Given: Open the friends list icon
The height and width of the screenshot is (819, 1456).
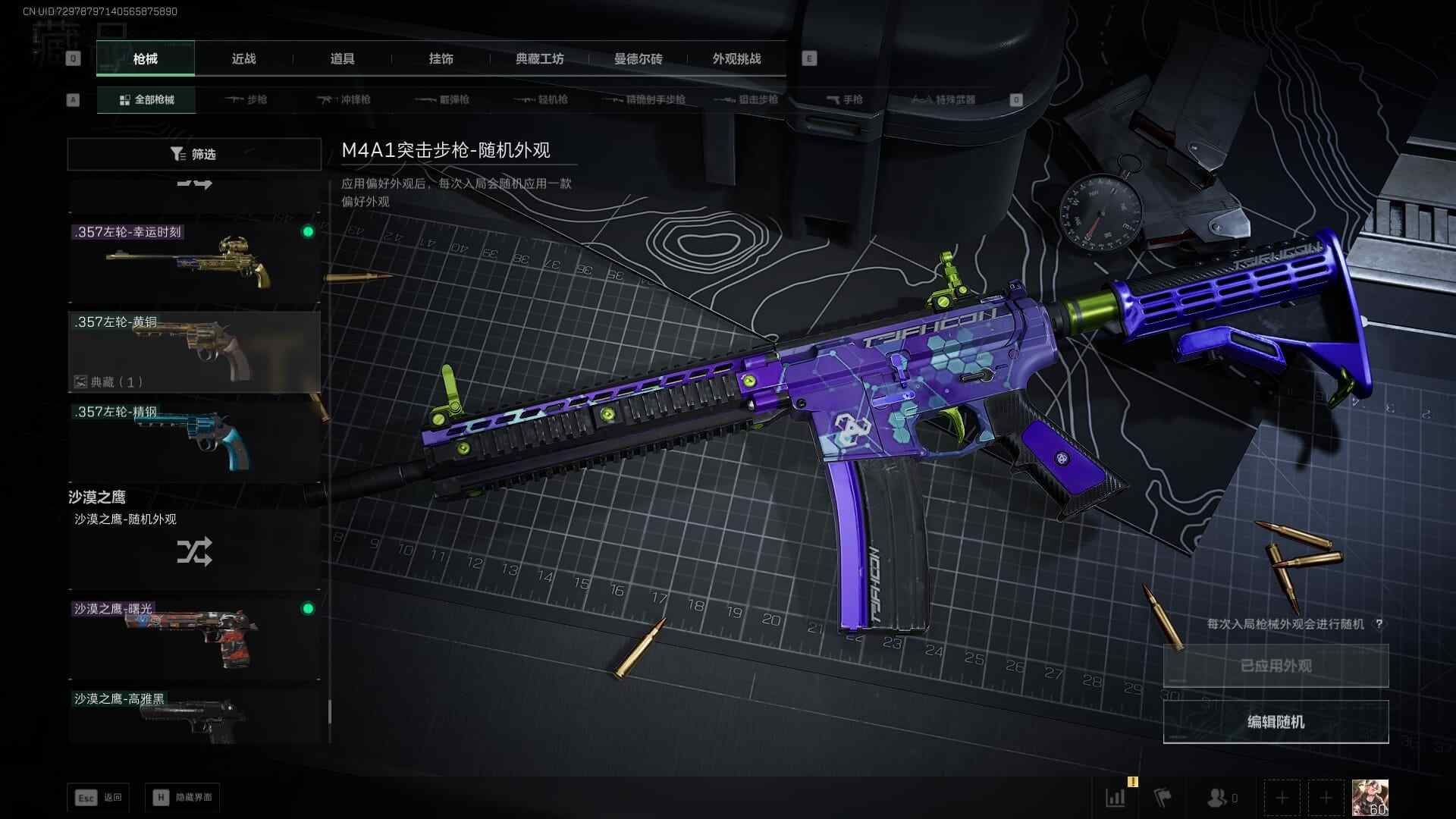Looking at the screenshot, I should point(1221,798).
